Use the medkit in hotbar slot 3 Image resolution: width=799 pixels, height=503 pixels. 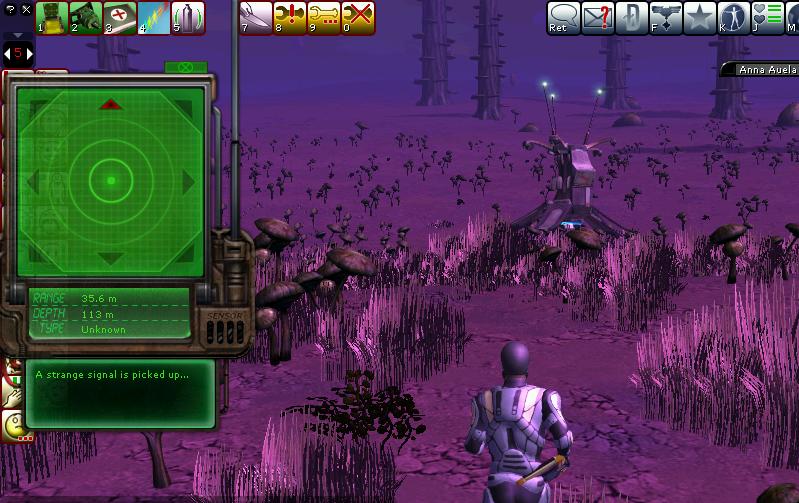120,17
